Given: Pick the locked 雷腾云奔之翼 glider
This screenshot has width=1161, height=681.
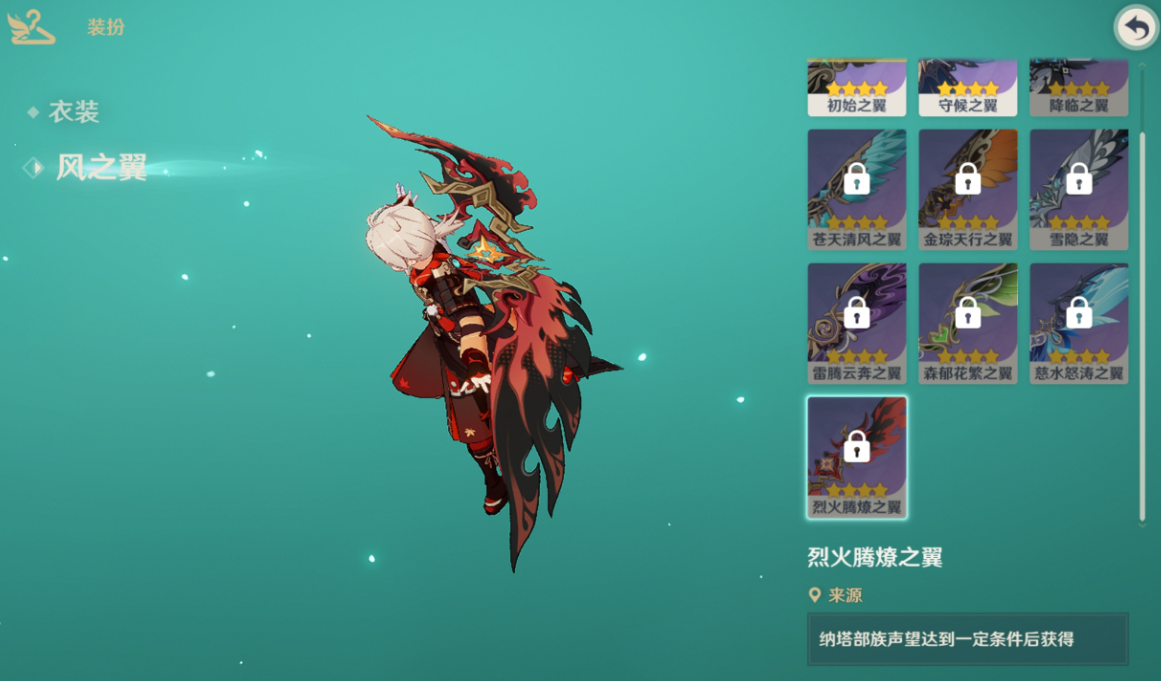Looking at the screenshot, I should pyautogui.click(x=857, y=323).
